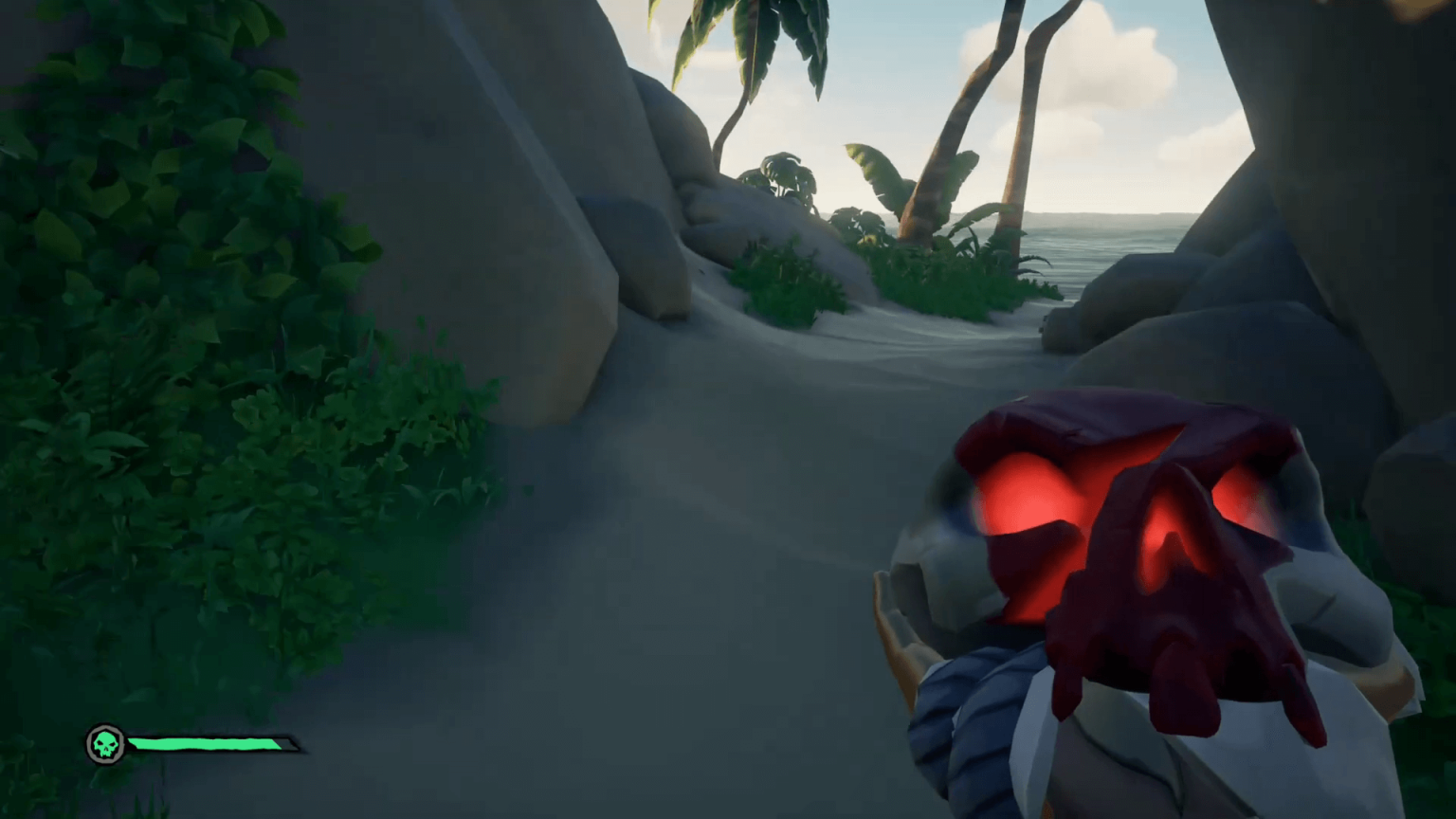This screenshot has width=1456, height=819.
Task: Click the green skull health icon
Action: coord(105,745)
